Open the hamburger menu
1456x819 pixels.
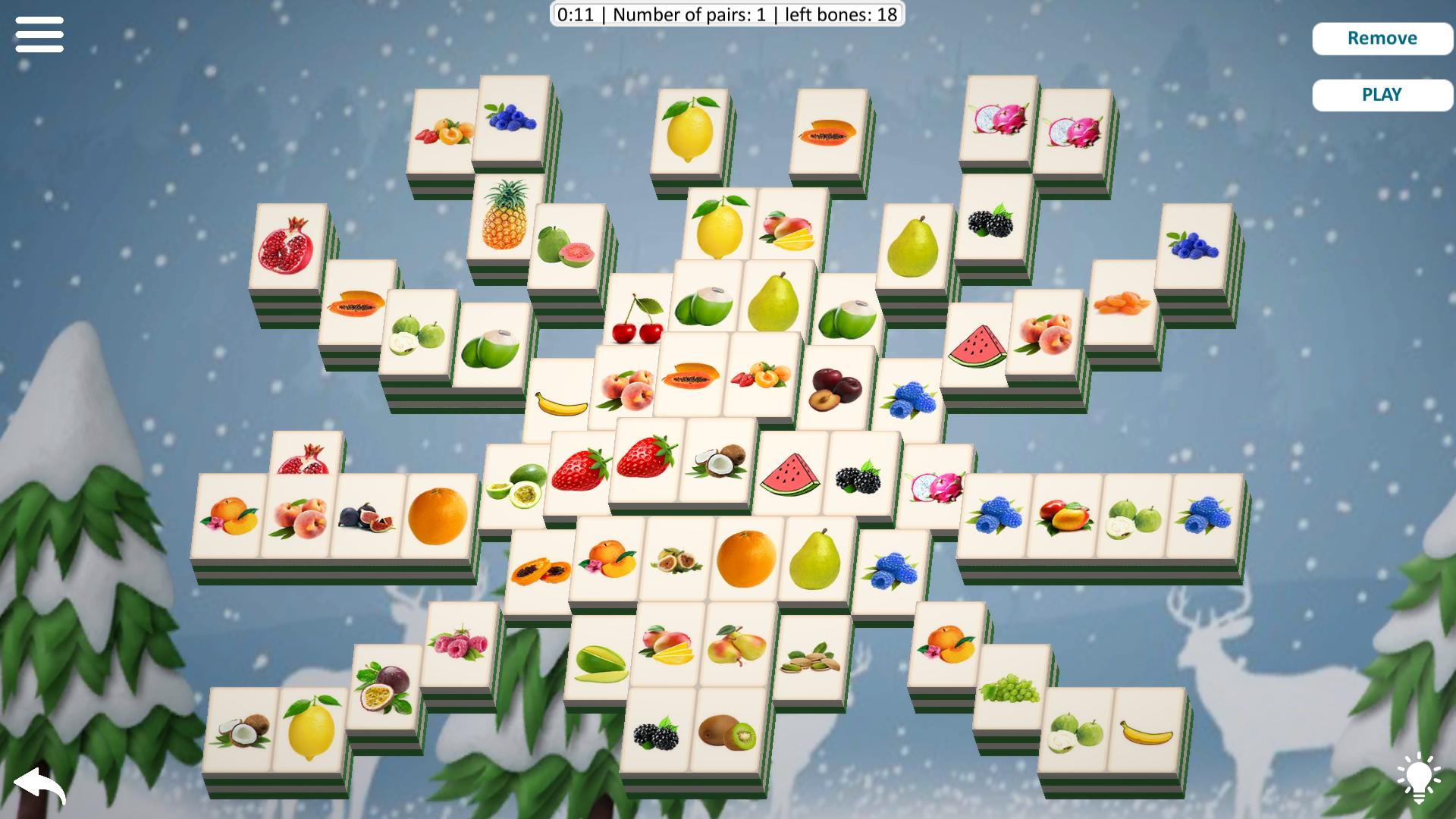click(x=39, y=35)
